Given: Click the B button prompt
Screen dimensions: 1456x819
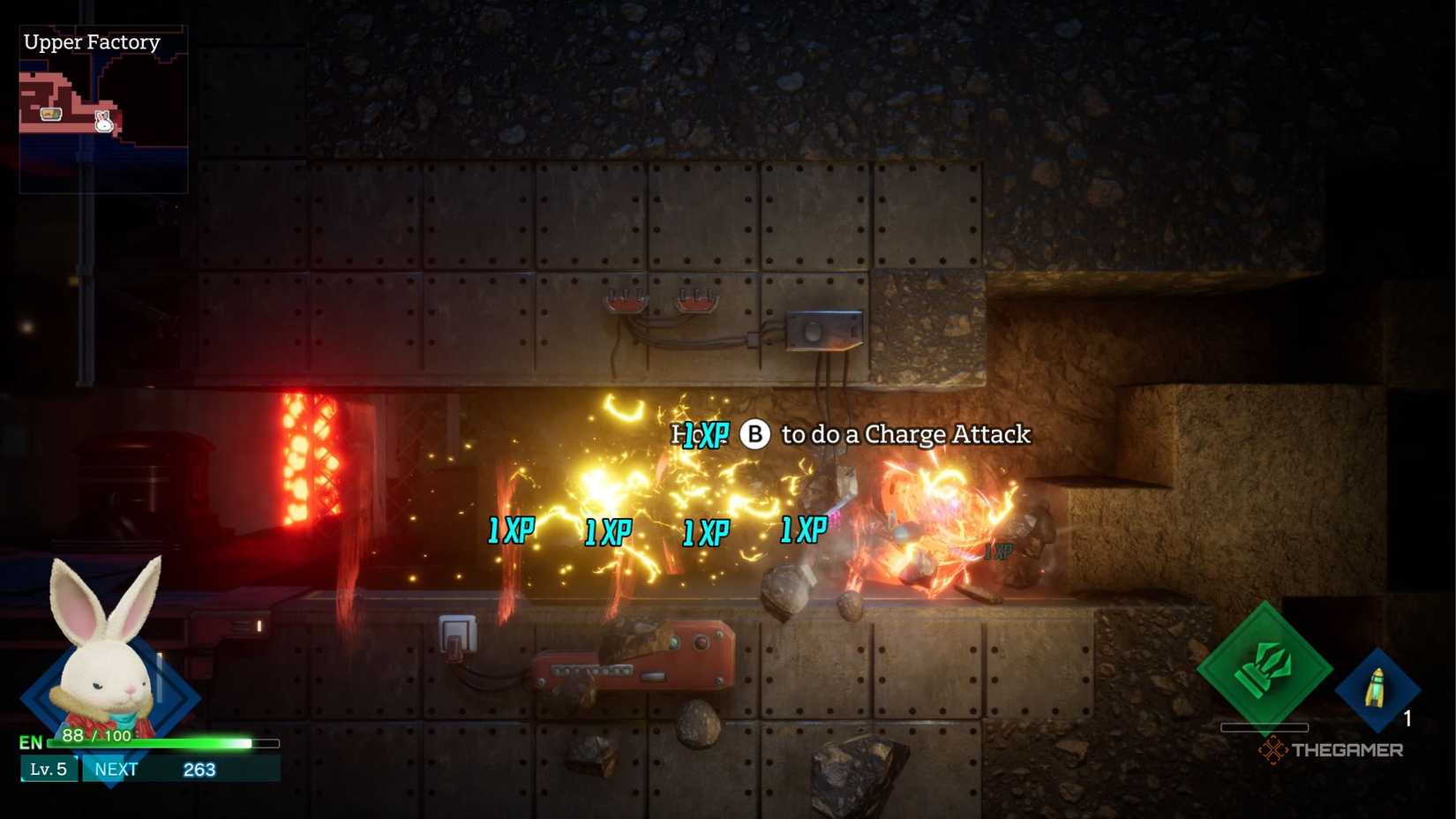Looking at the screenshot, I should click(754, 434).
